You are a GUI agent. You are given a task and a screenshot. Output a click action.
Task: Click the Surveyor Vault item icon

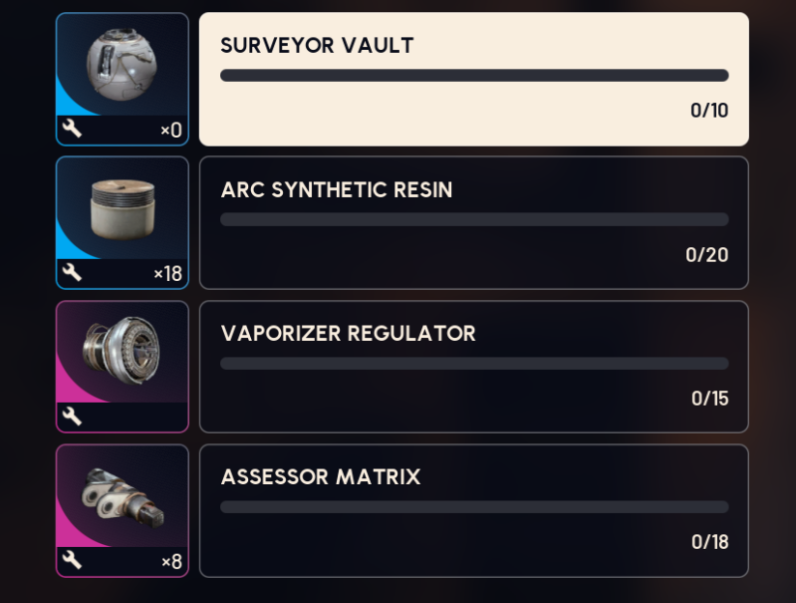pos(122,70)
